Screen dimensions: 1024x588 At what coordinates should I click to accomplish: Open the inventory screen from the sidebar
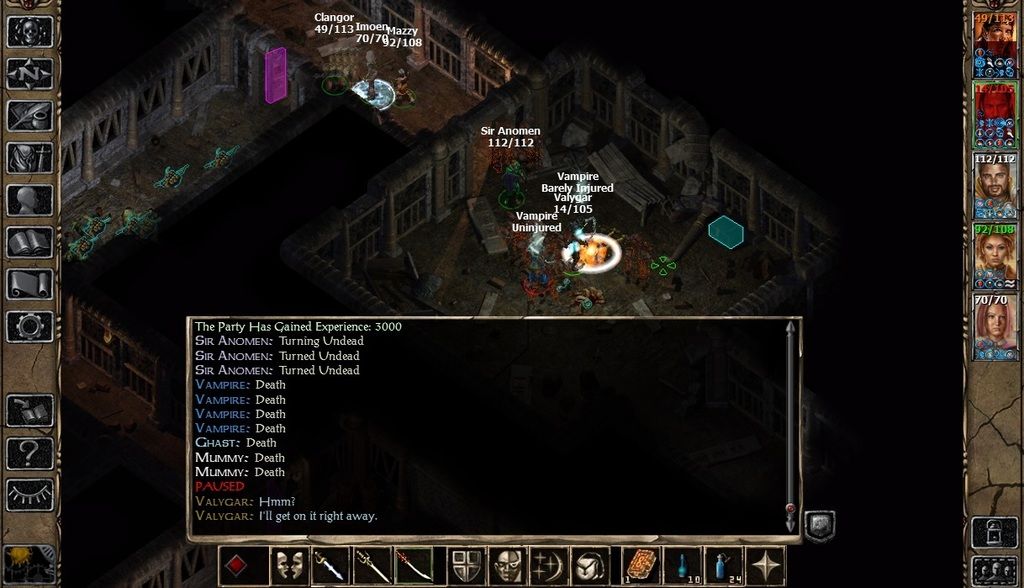pos(30,158)
